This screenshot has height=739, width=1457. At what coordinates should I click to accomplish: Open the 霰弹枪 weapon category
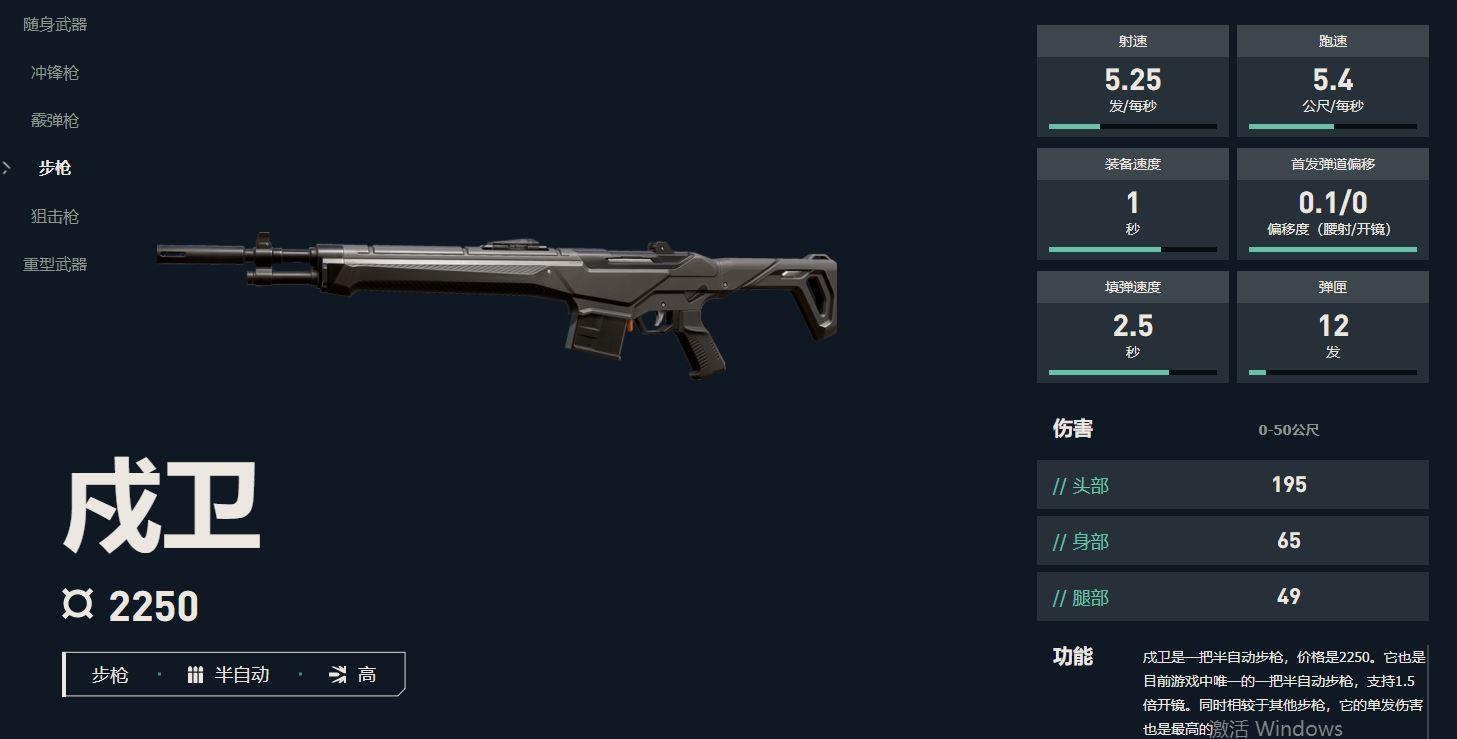(55, 121)
